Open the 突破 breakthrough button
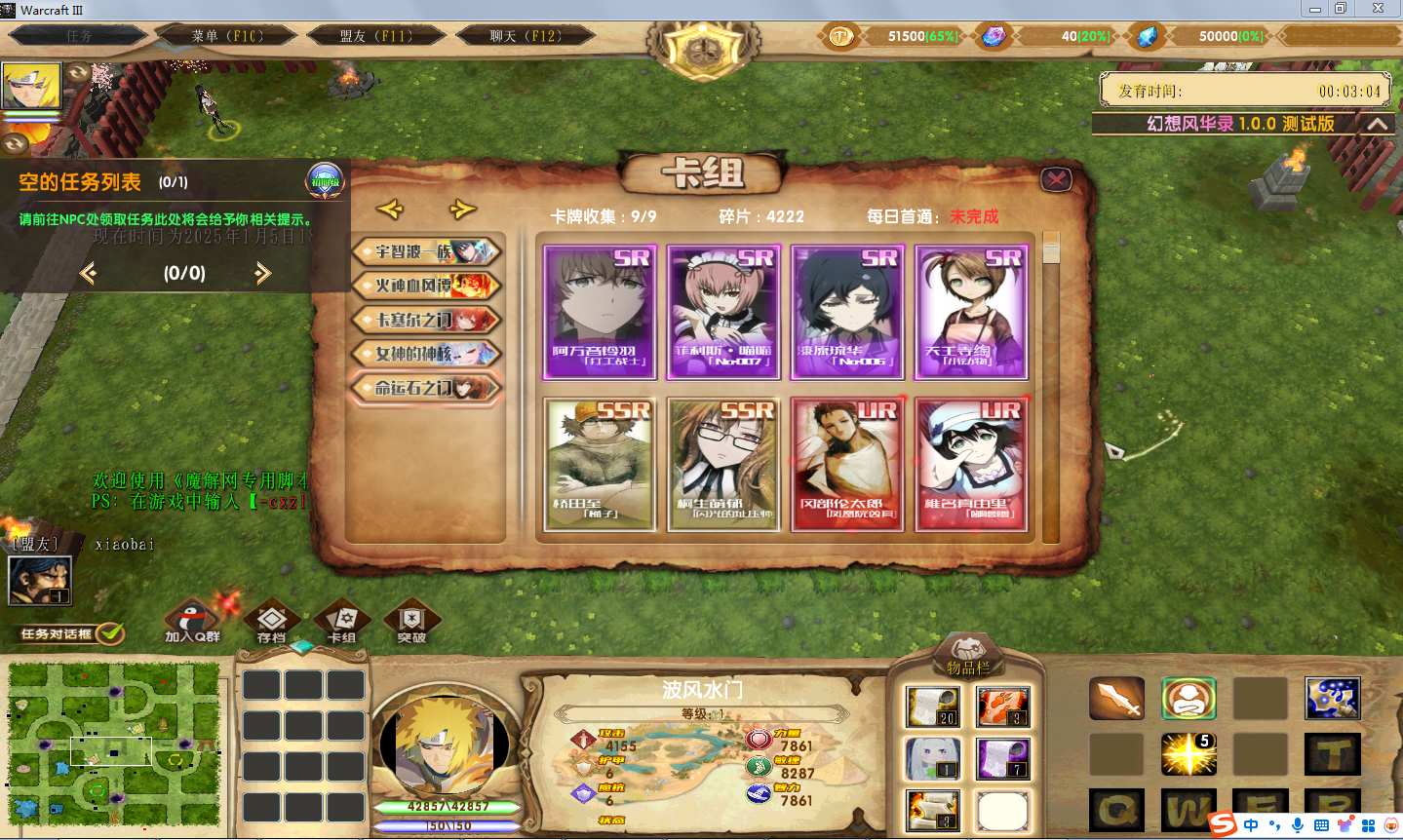The image size is (1403, 840). 411,622
